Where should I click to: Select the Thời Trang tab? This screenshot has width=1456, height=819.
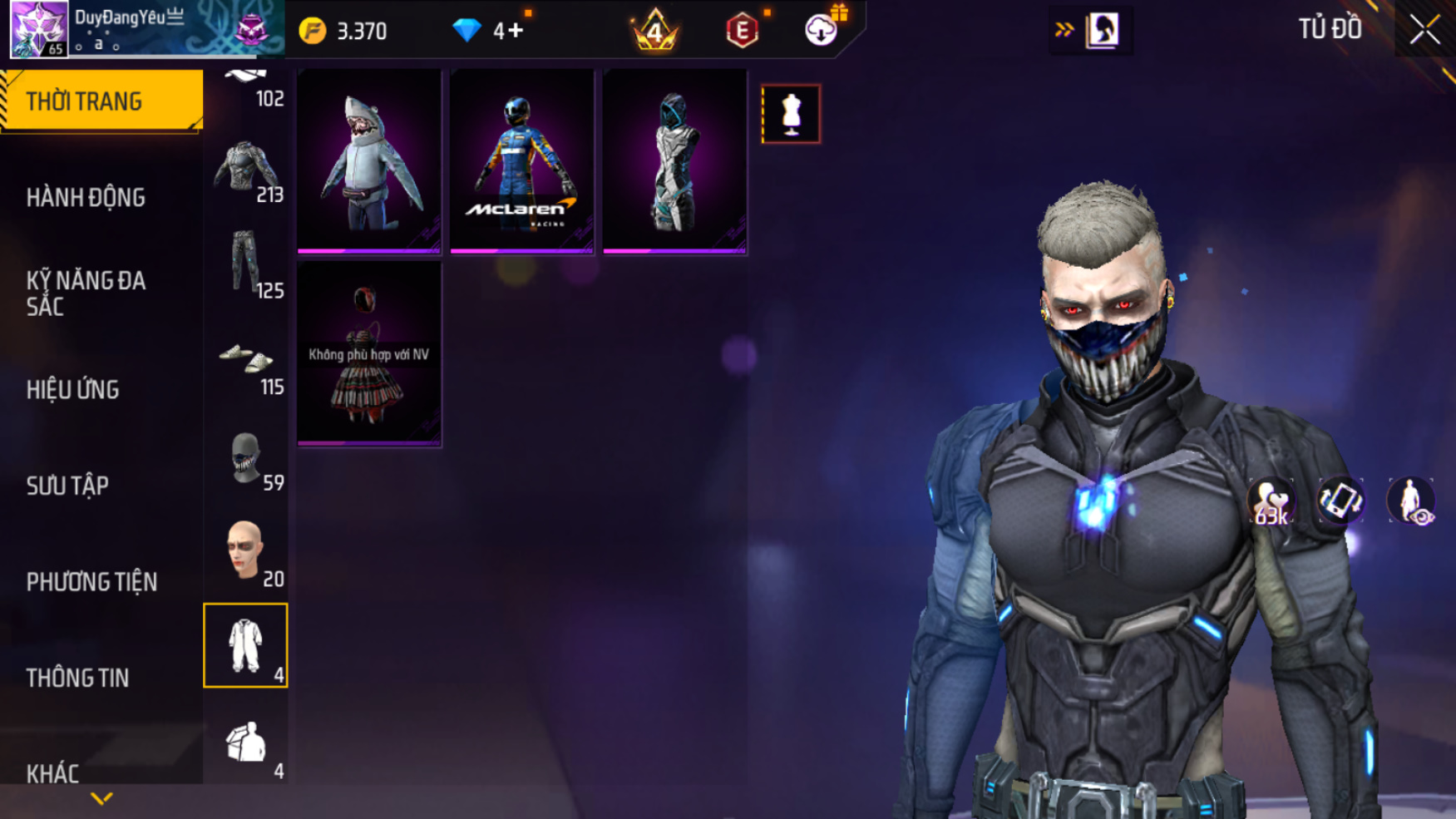pos(101,101)
